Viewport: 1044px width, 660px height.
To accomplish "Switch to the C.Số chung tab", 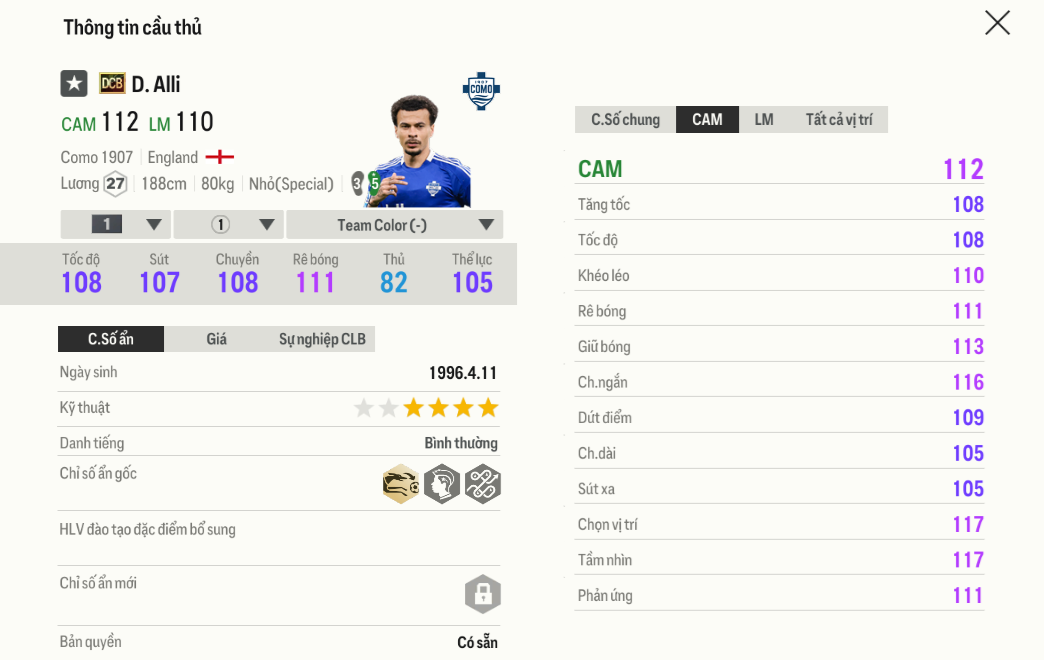I will click(x=625, y=120).
